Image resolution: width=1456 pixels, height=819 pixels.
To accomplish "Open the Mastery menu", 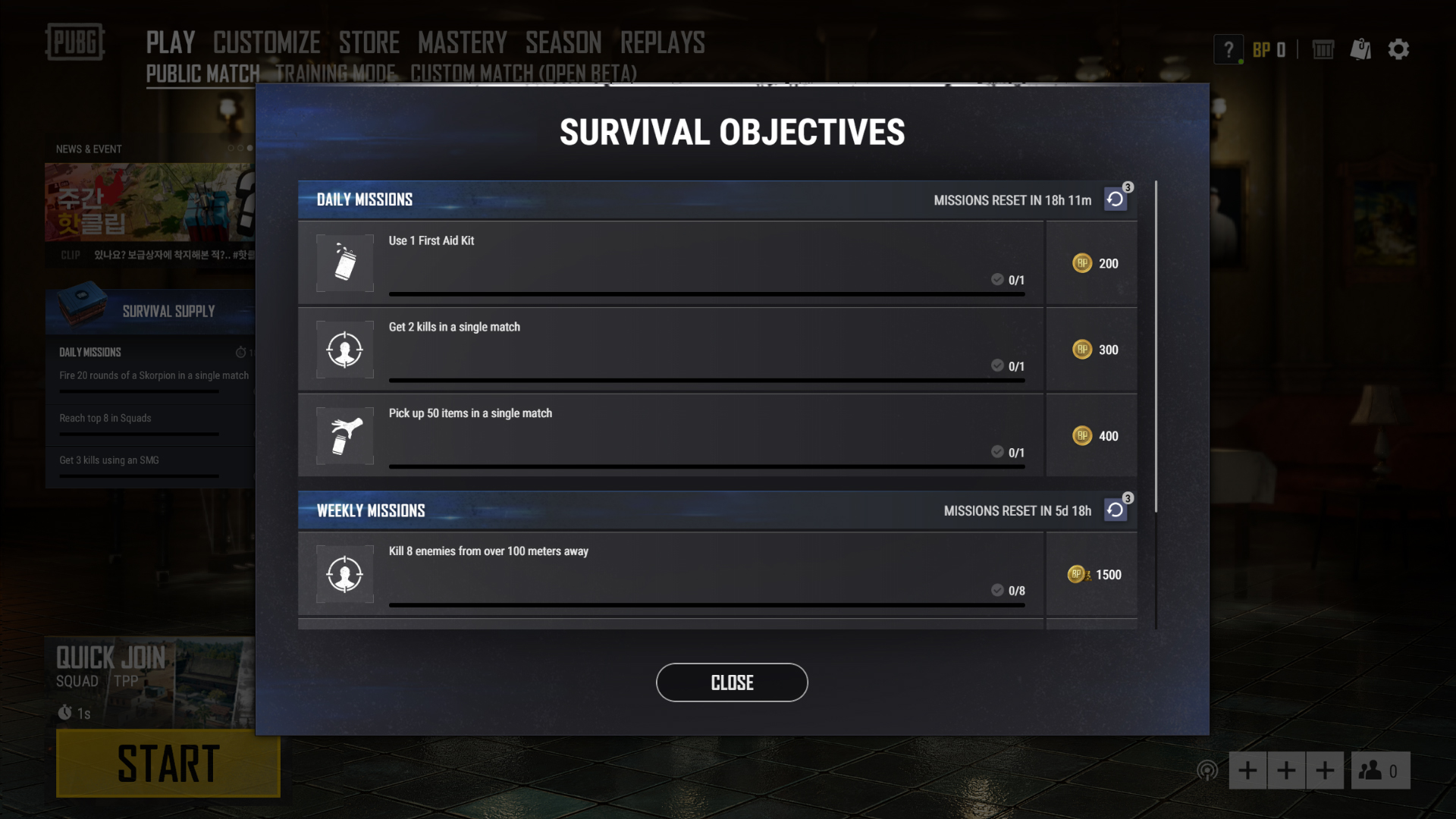I will click(463, 42).
